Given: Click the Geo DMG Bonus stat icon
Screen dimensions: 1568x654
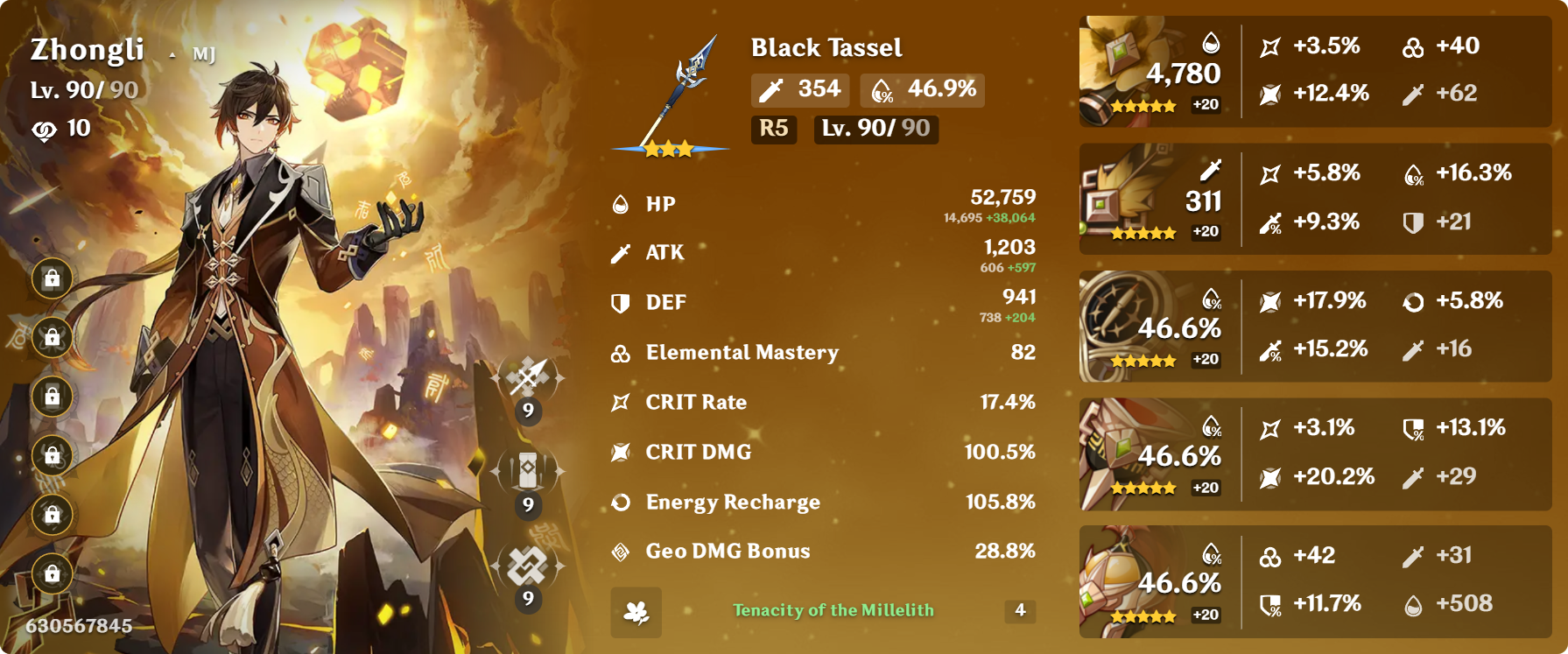Looking at the screenshot, I should 621,552.
